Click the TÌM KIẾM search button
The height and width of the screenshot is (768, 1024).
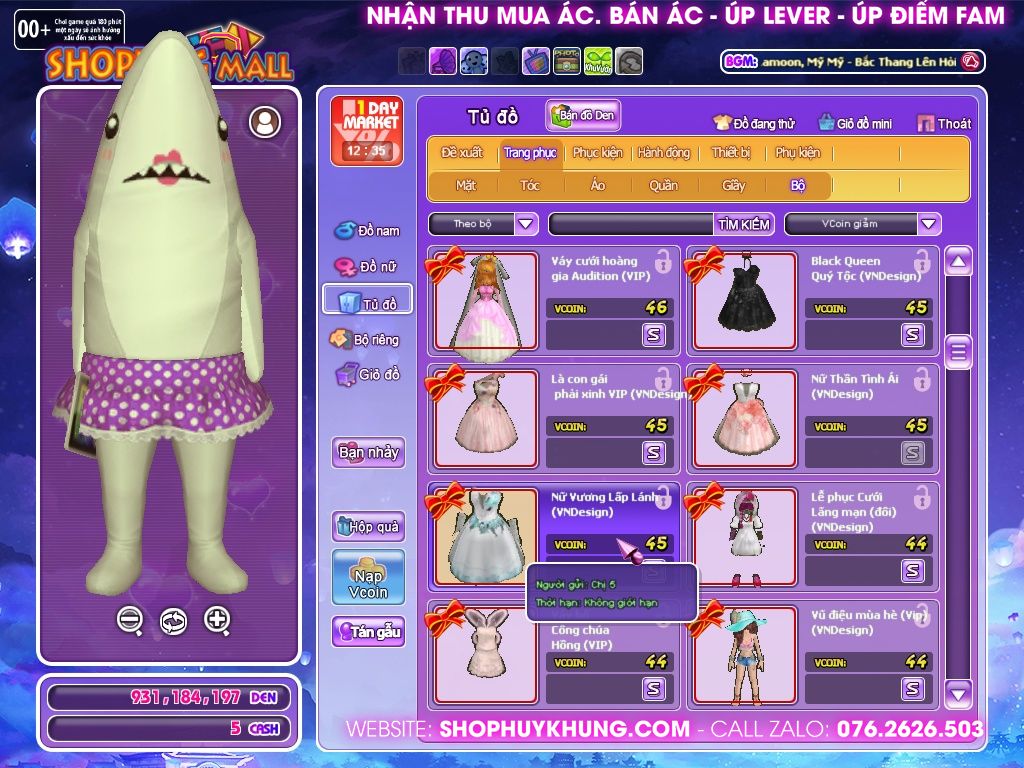click(x=744, y=224)
